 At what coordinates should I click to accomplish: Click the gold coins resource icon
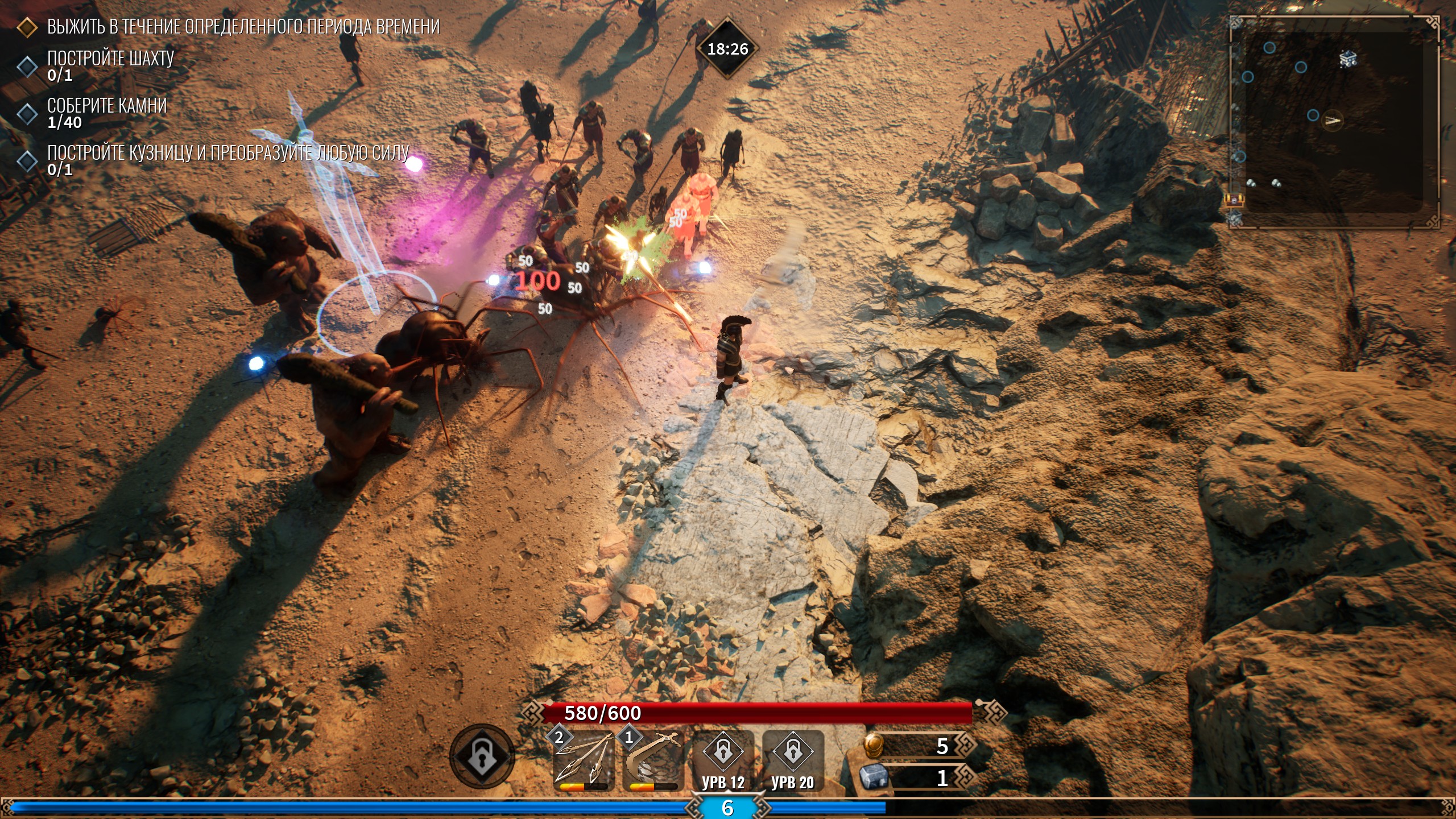[873, 746]
